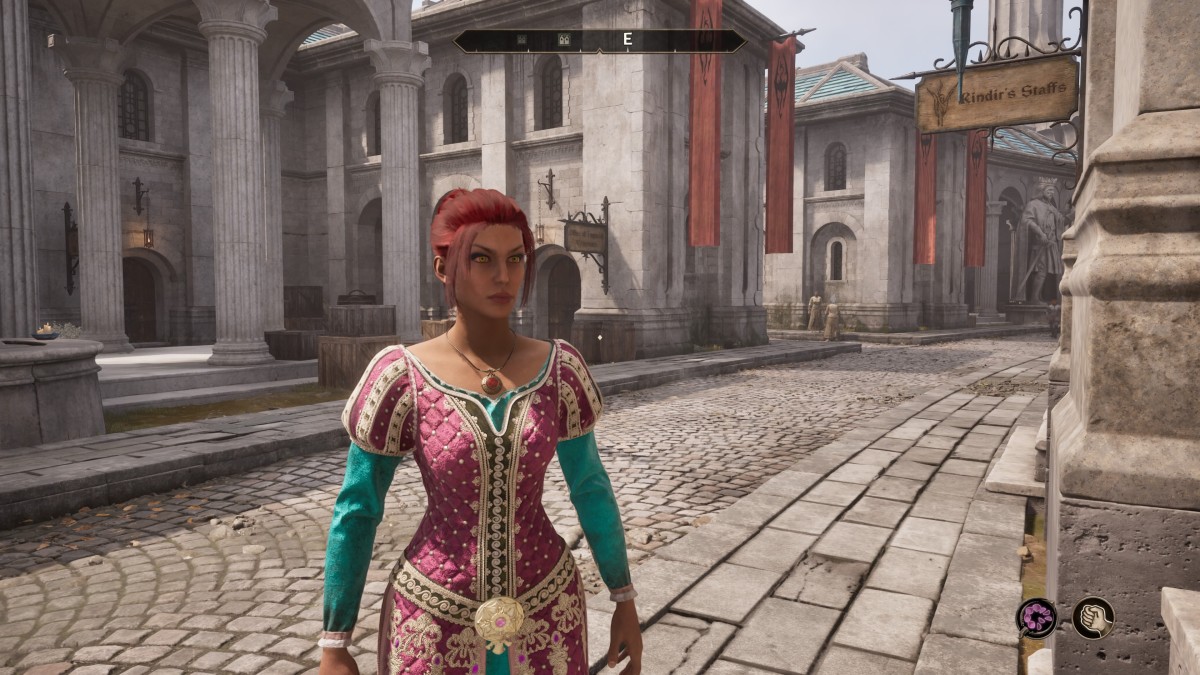Image resolution: width=1200 pixels, height=675 pixels.
Task: Click the clenched fist weapon icon
Action: pyautogui.click(x=1093, y=617)
